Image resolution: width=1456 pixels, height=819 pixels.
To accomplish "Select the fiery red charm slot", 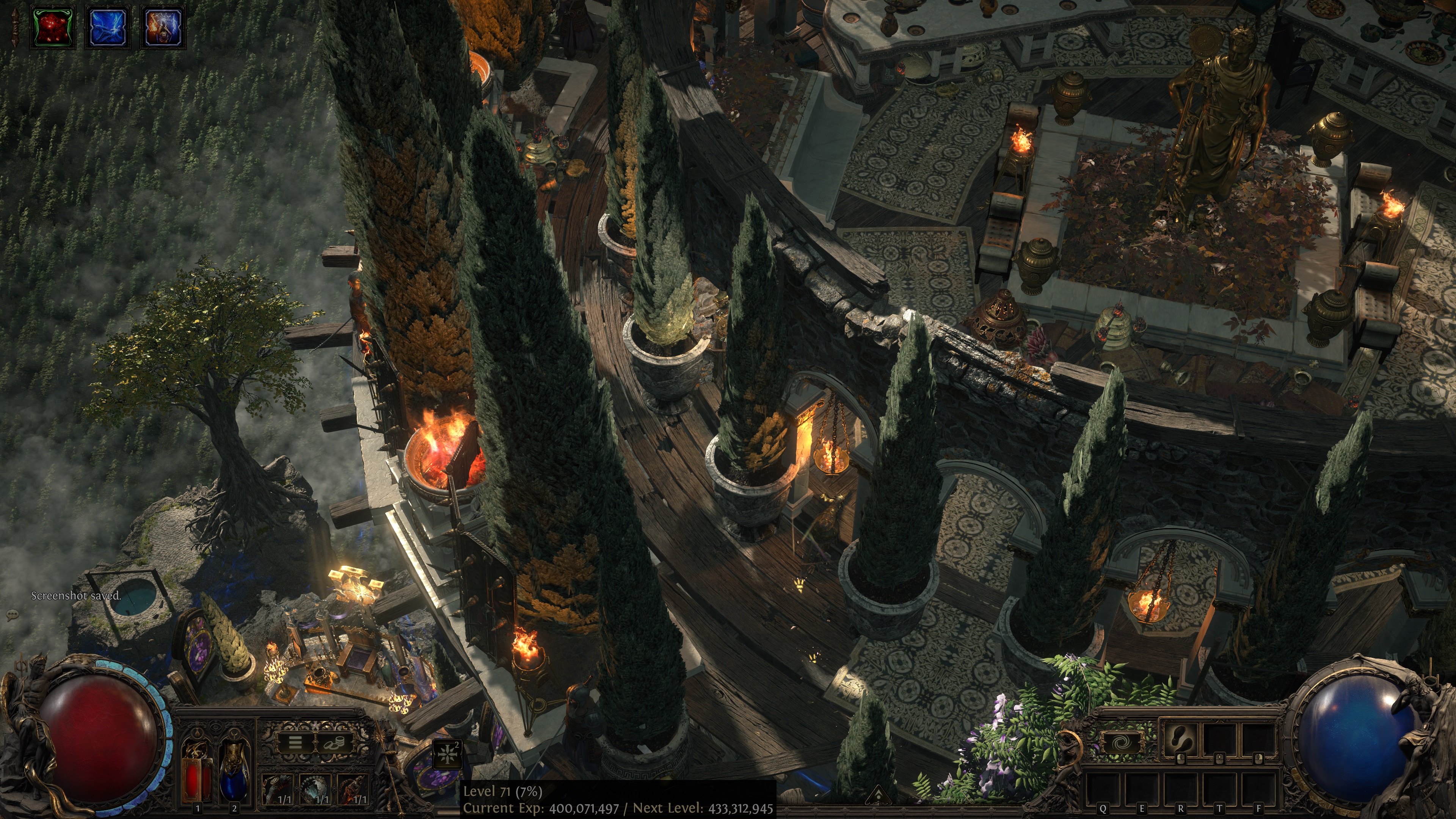I will (x=353, y=789).
